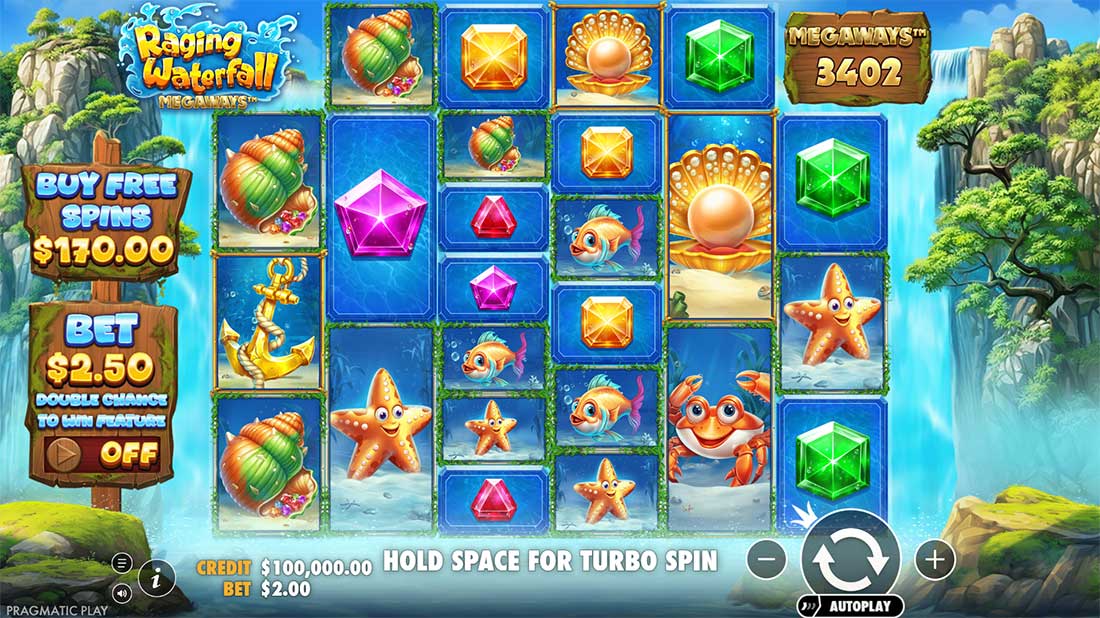Spin the reels with the circular arrows button
This screenshot has height=618, width=1100.
pyautogui.click(x=850, y=560)
